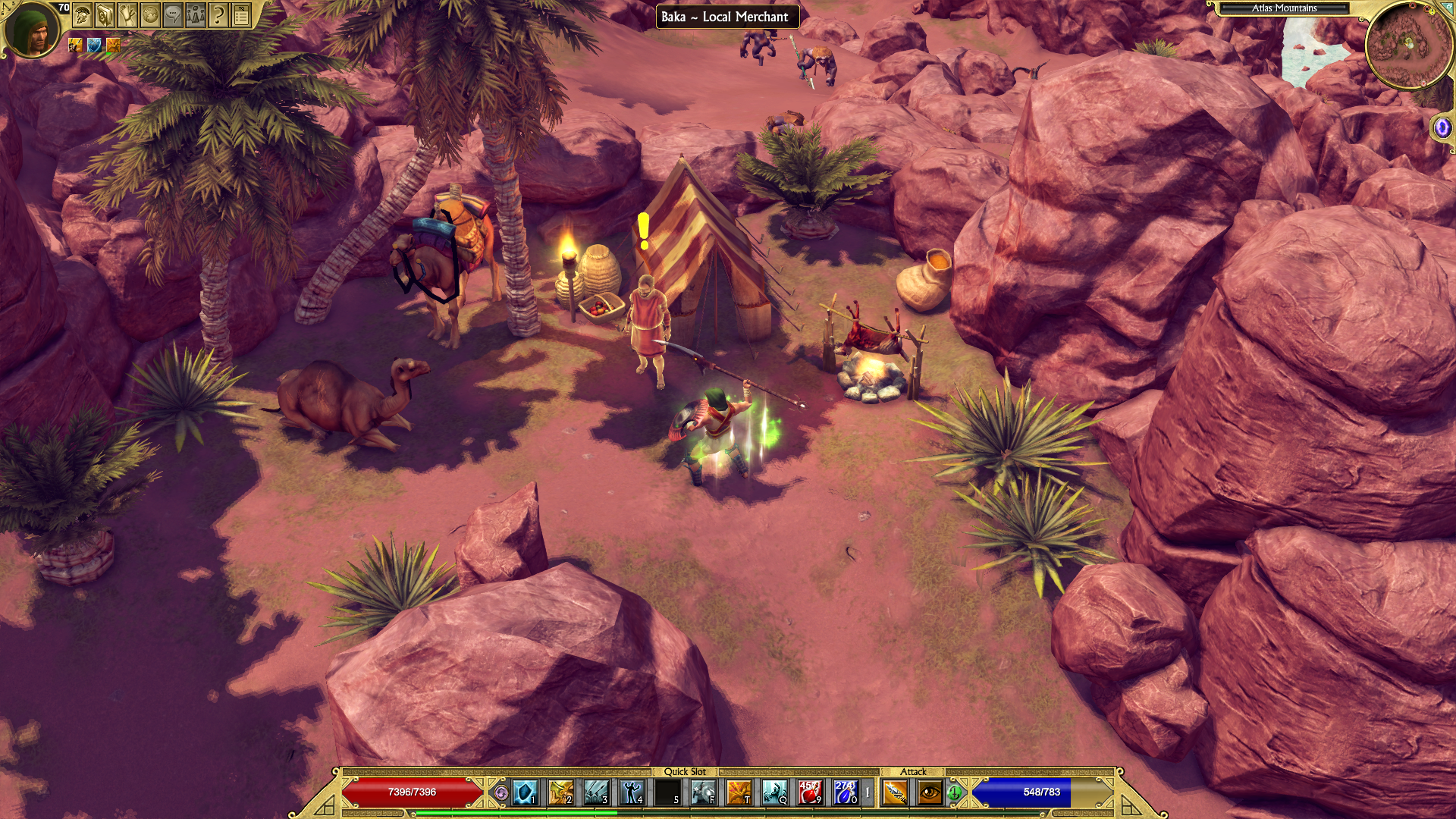1456x819 pixels.
Task: Use the orange burst skill bound to T
Action: pyautogui.click(x=739, y=792)
